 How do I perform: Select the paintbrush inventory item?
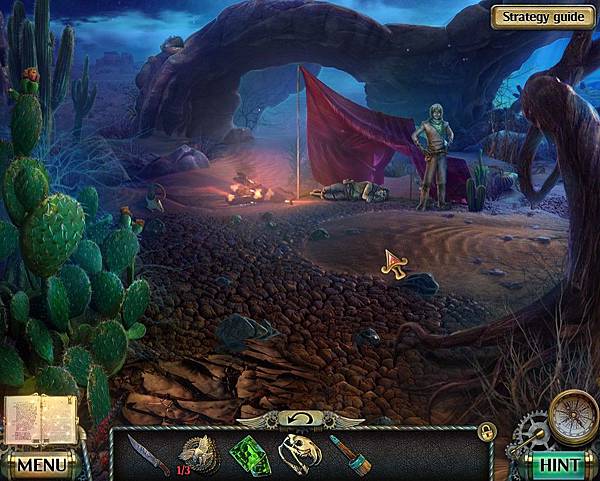click(345, 452)
